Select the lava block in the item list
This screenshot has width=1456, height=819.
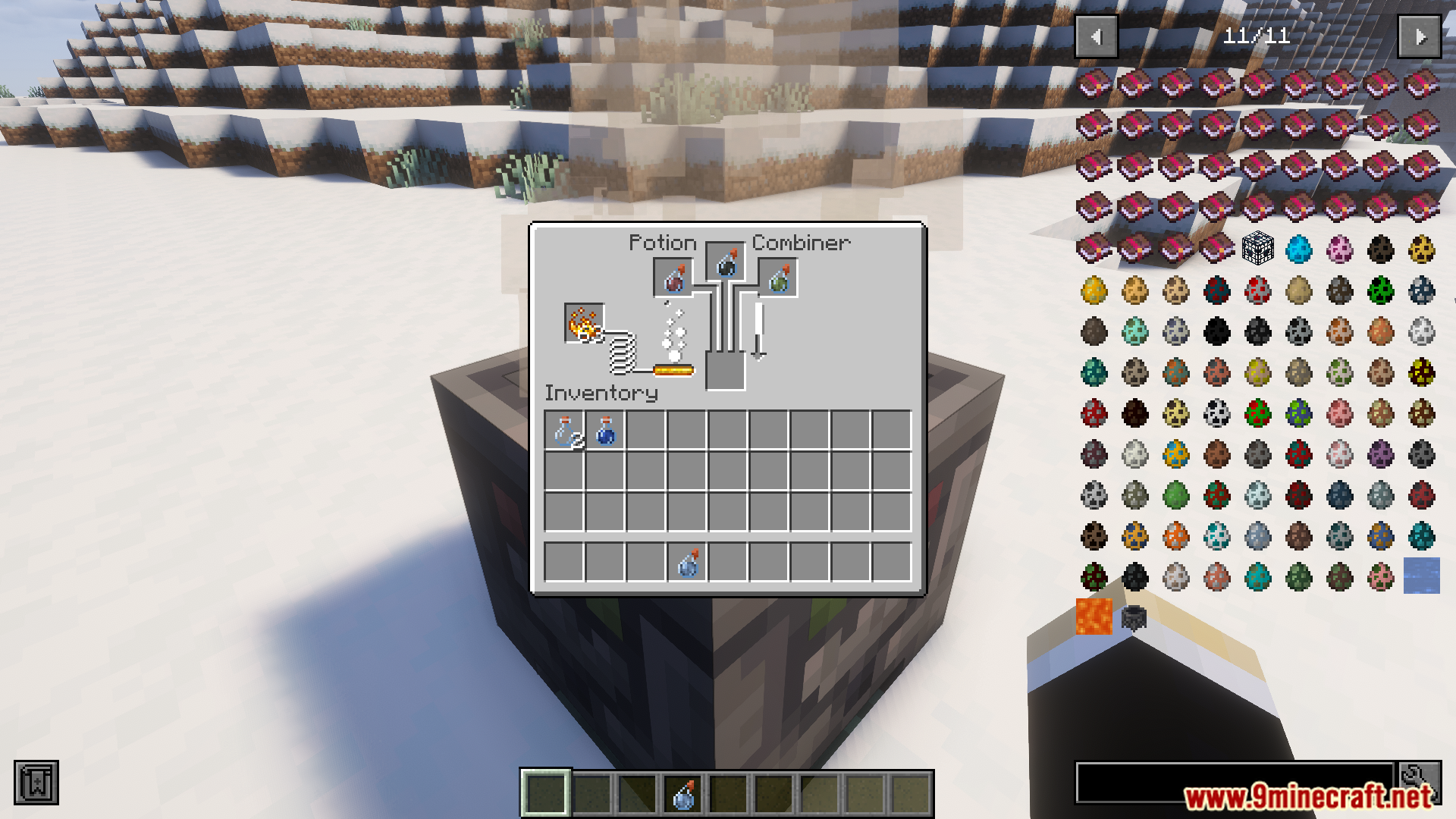click(x=1094, y=617)
